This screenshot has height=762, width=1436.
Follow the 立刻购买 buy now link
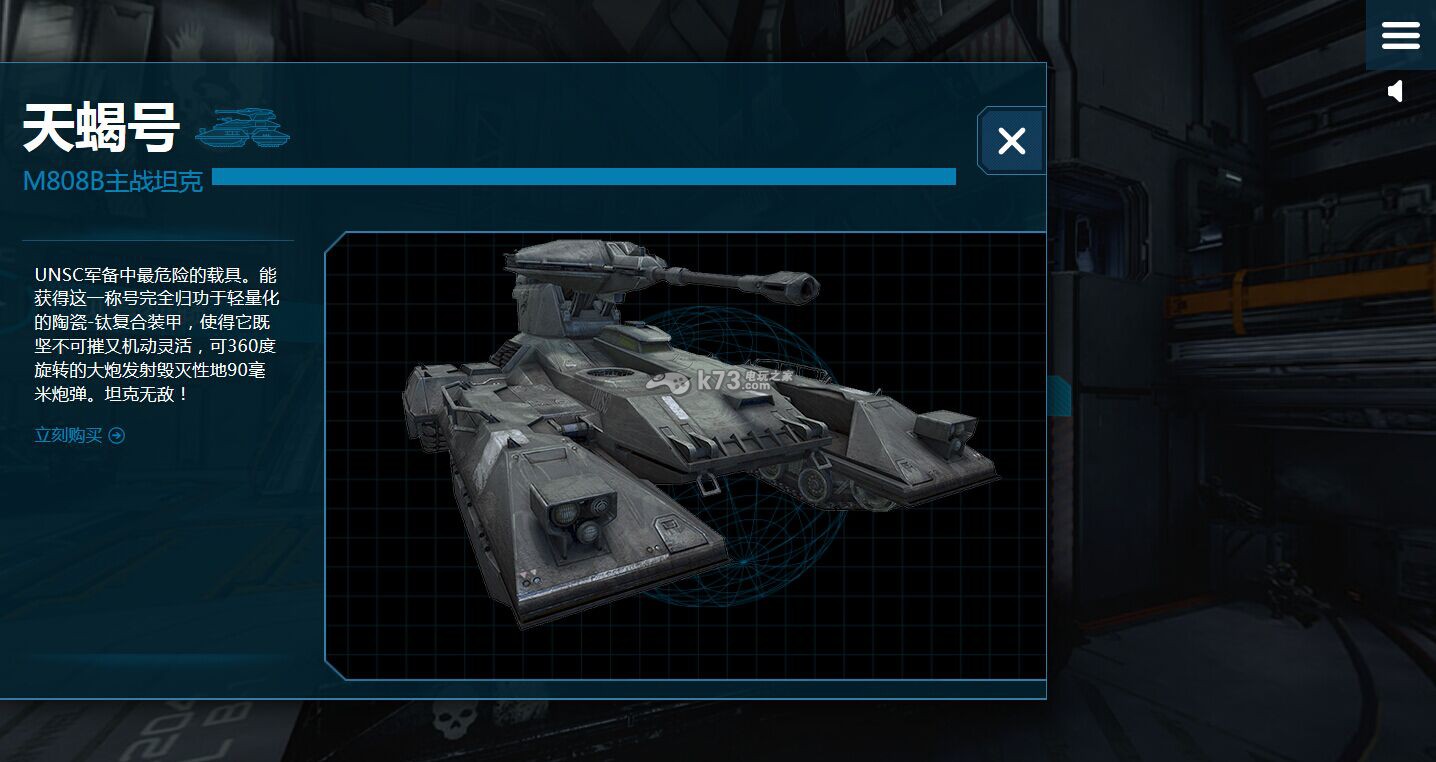(79, 435)
